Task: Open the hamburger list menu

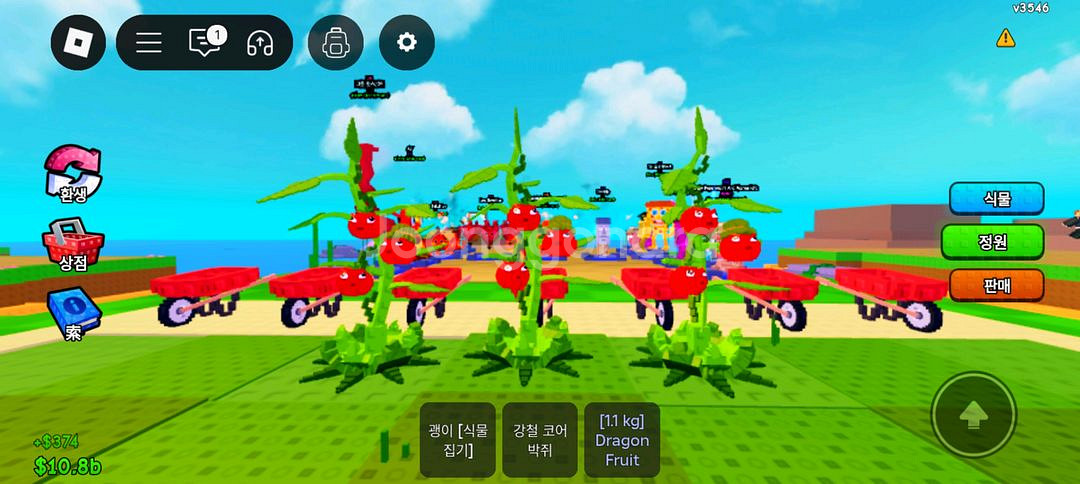Action: tap(149, 43)
